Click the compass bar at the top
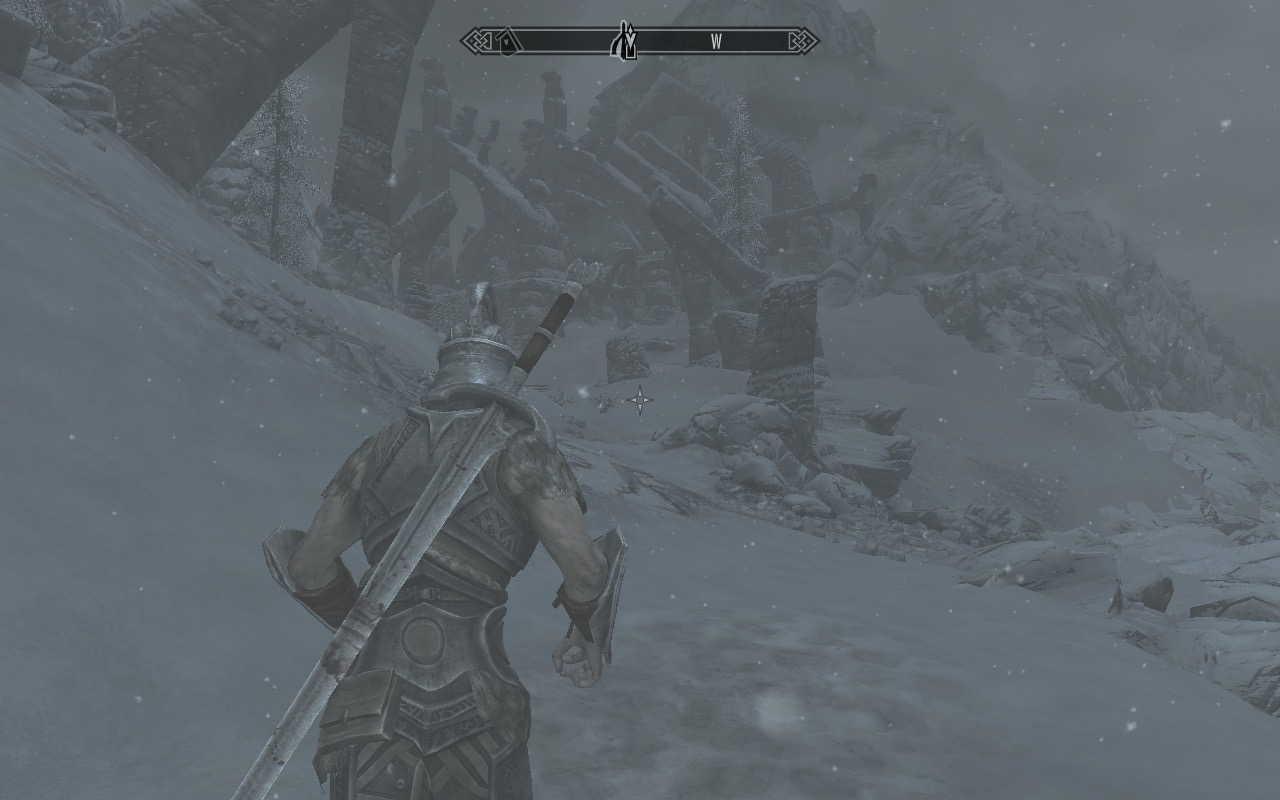Image resolution: width=1280 pixels, height=800 pixels. tap(640, 41)
